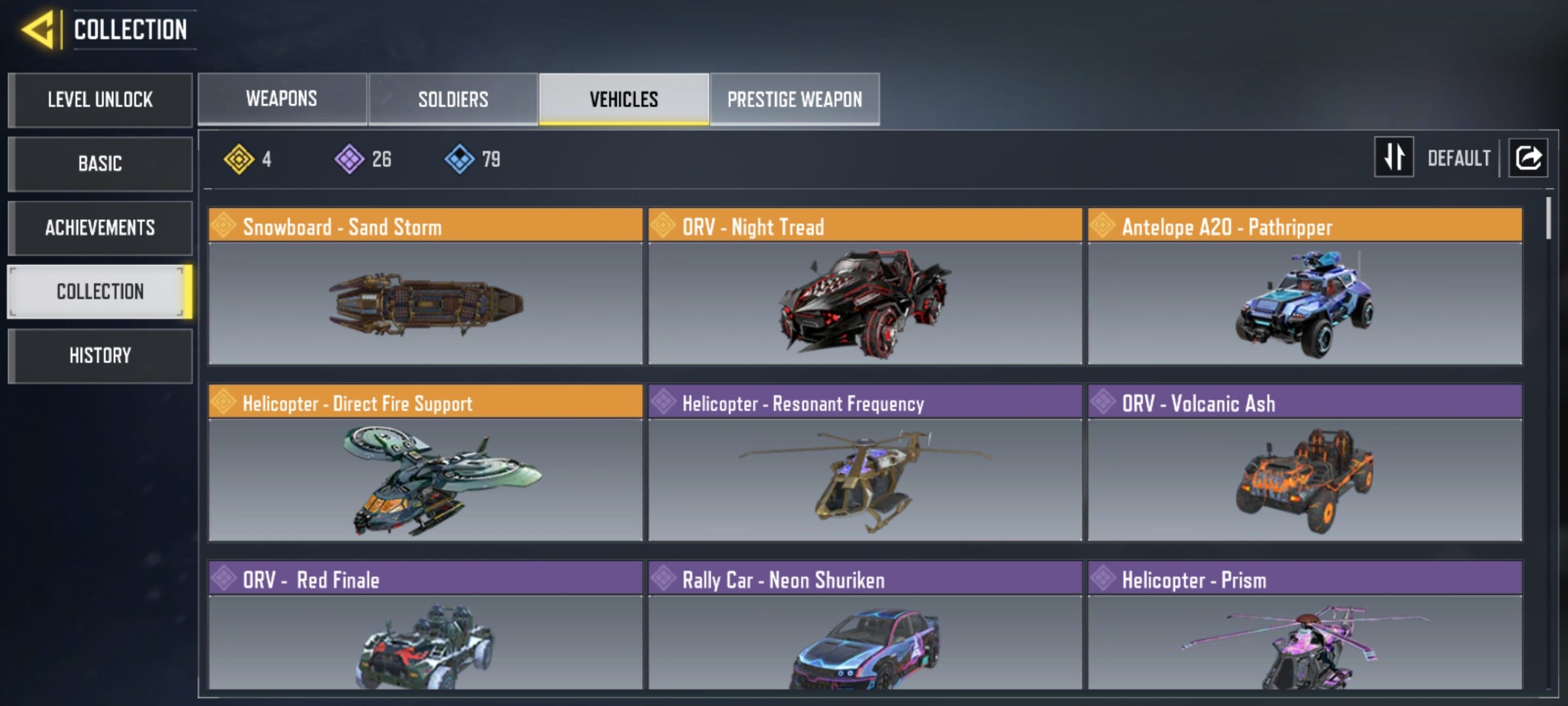Switch to the PRESTIGE WEAPON tab

[794, 99]
